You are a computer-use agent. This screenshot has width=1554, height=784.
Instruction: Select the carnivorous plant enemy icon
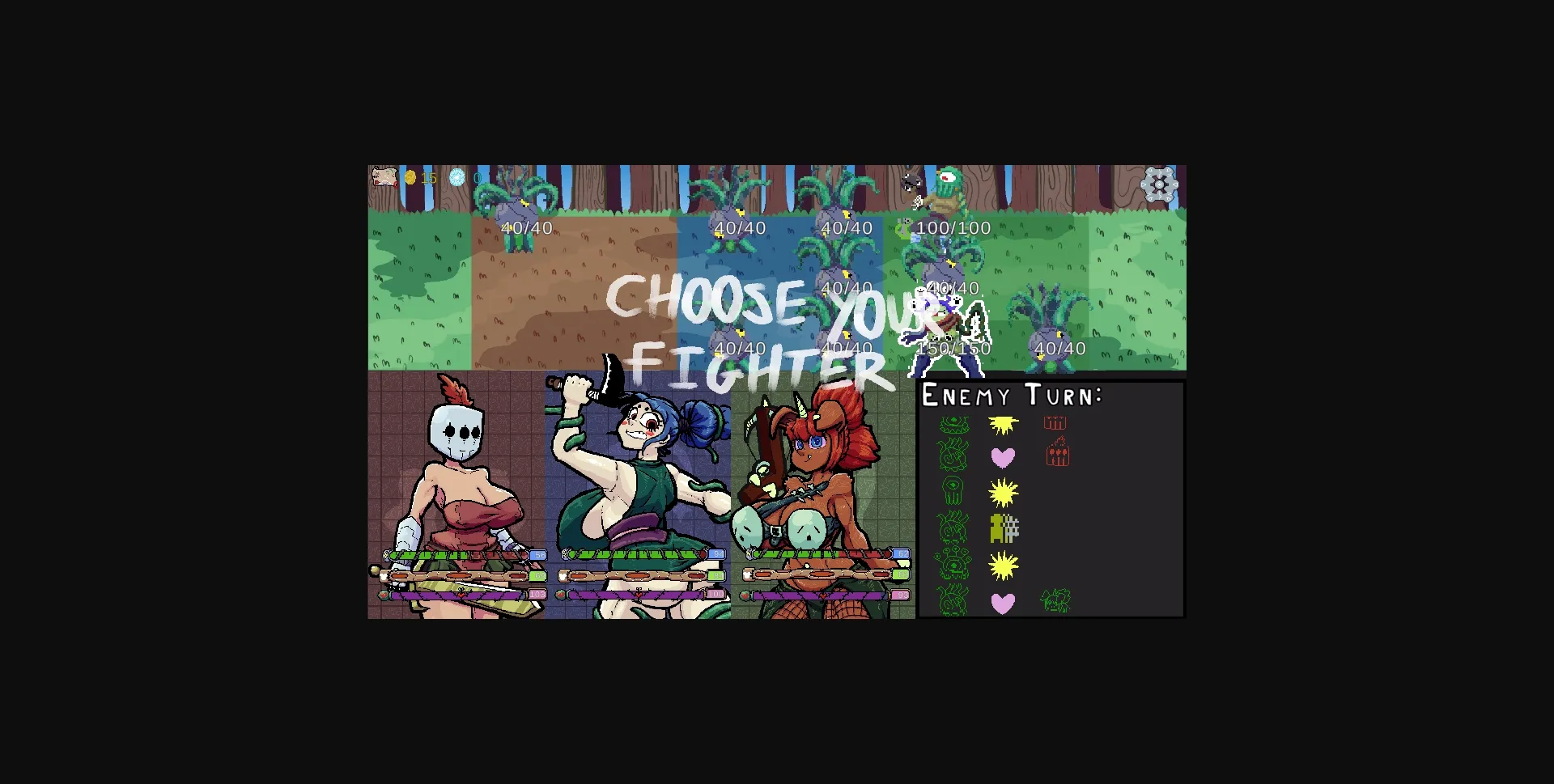[955, 425]
